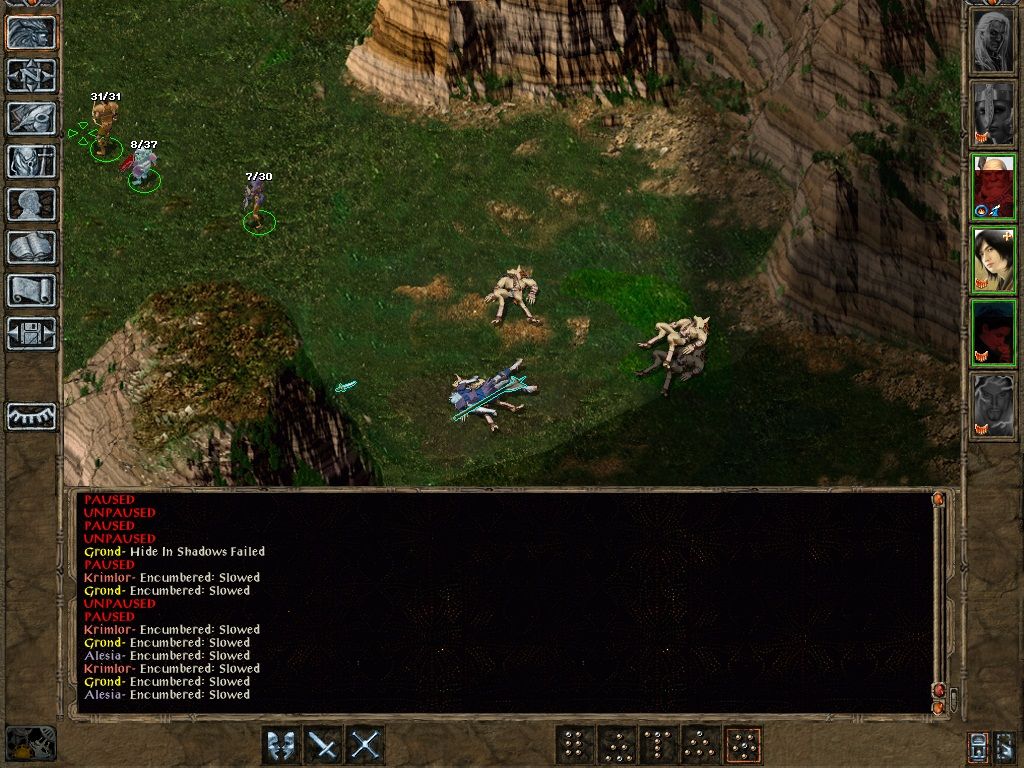The height and width of the screenshot is (768, 1024).
Task: Select the red-tinted bald character portrait
Action: [x=993, y=187]
